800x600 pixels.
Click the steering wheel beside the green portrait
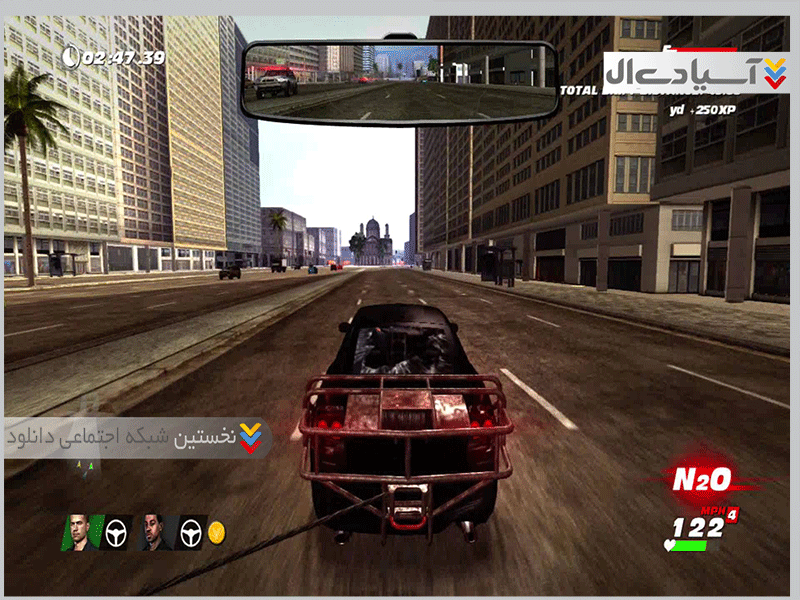(x=119, y=531)
